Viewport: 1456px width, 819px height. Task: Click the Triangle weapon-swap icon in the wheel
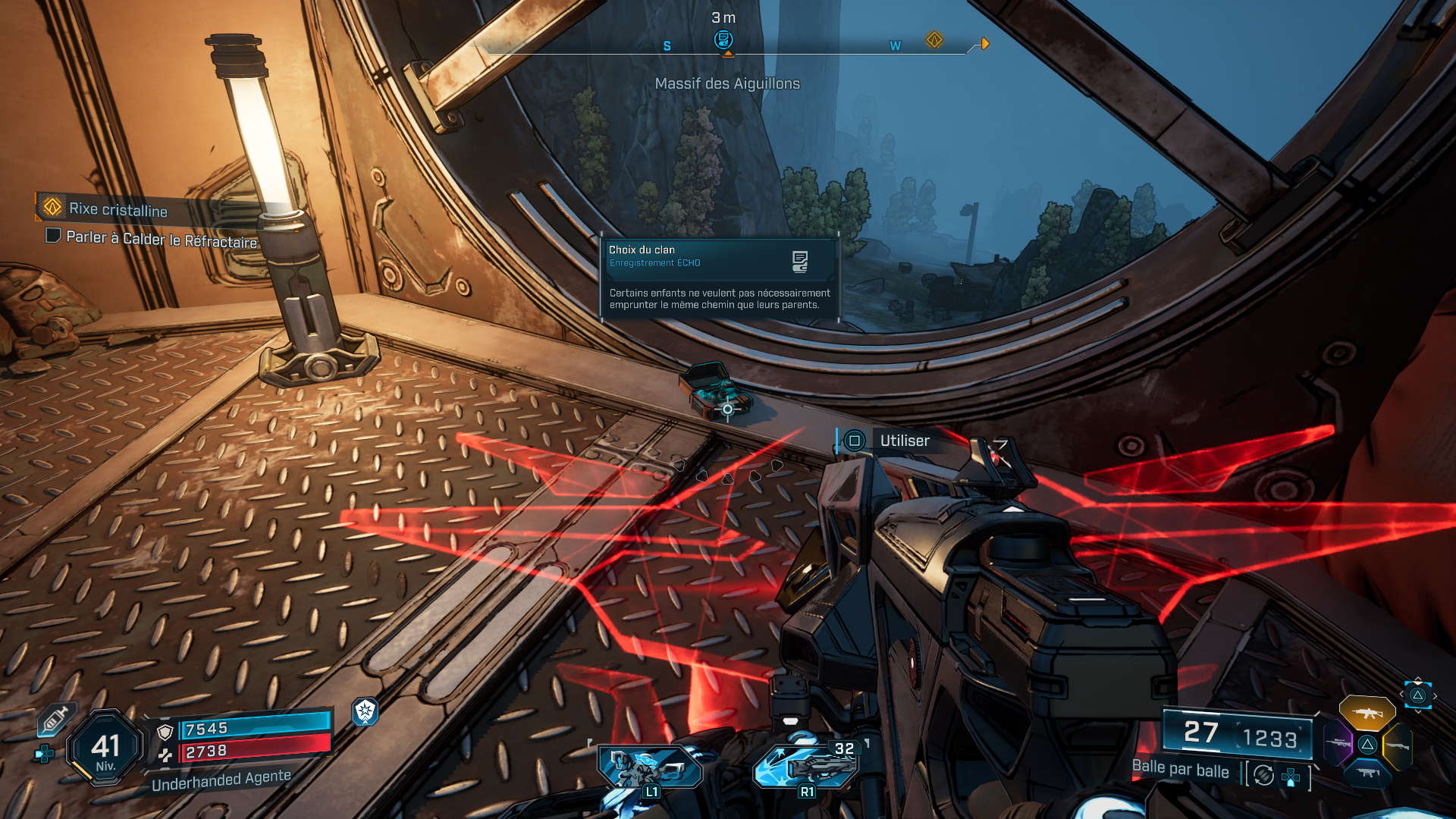coord(1367,744)
